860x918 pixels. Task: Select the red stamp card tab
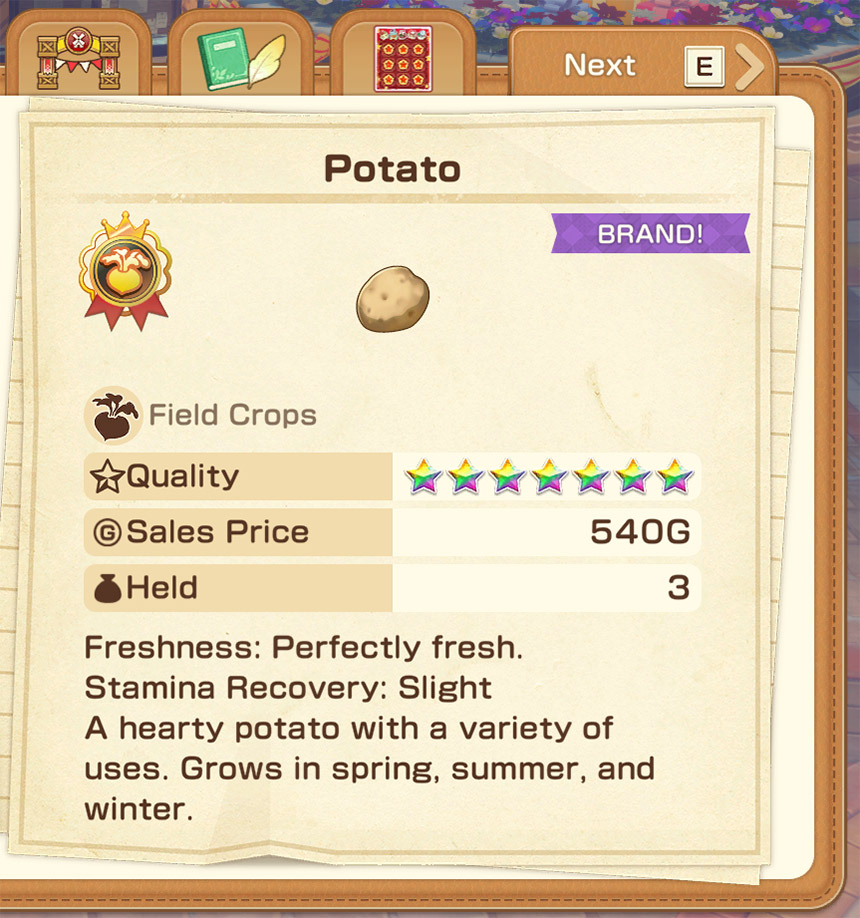pyautogui.click(x=403, y=58)
